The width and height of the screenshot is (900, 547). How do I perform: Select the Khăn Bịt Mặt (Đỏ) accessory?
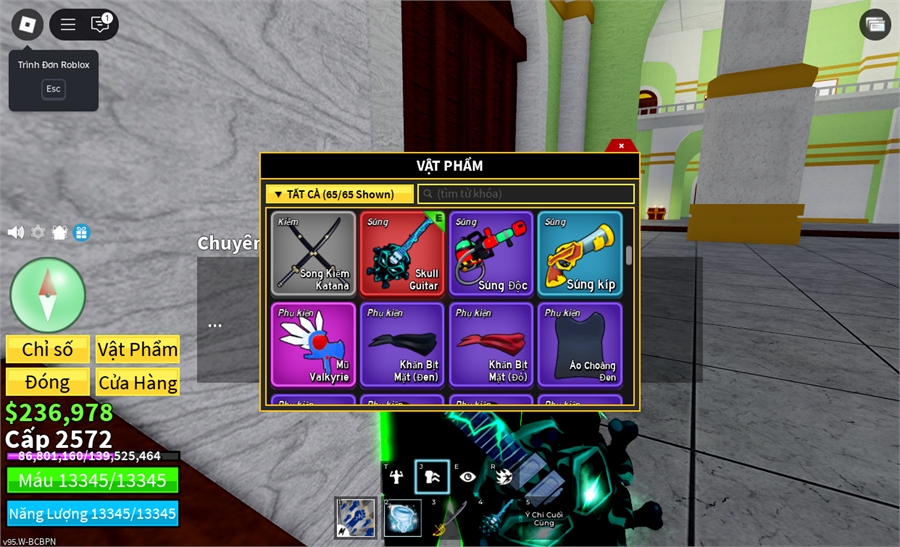click(490, 344)
